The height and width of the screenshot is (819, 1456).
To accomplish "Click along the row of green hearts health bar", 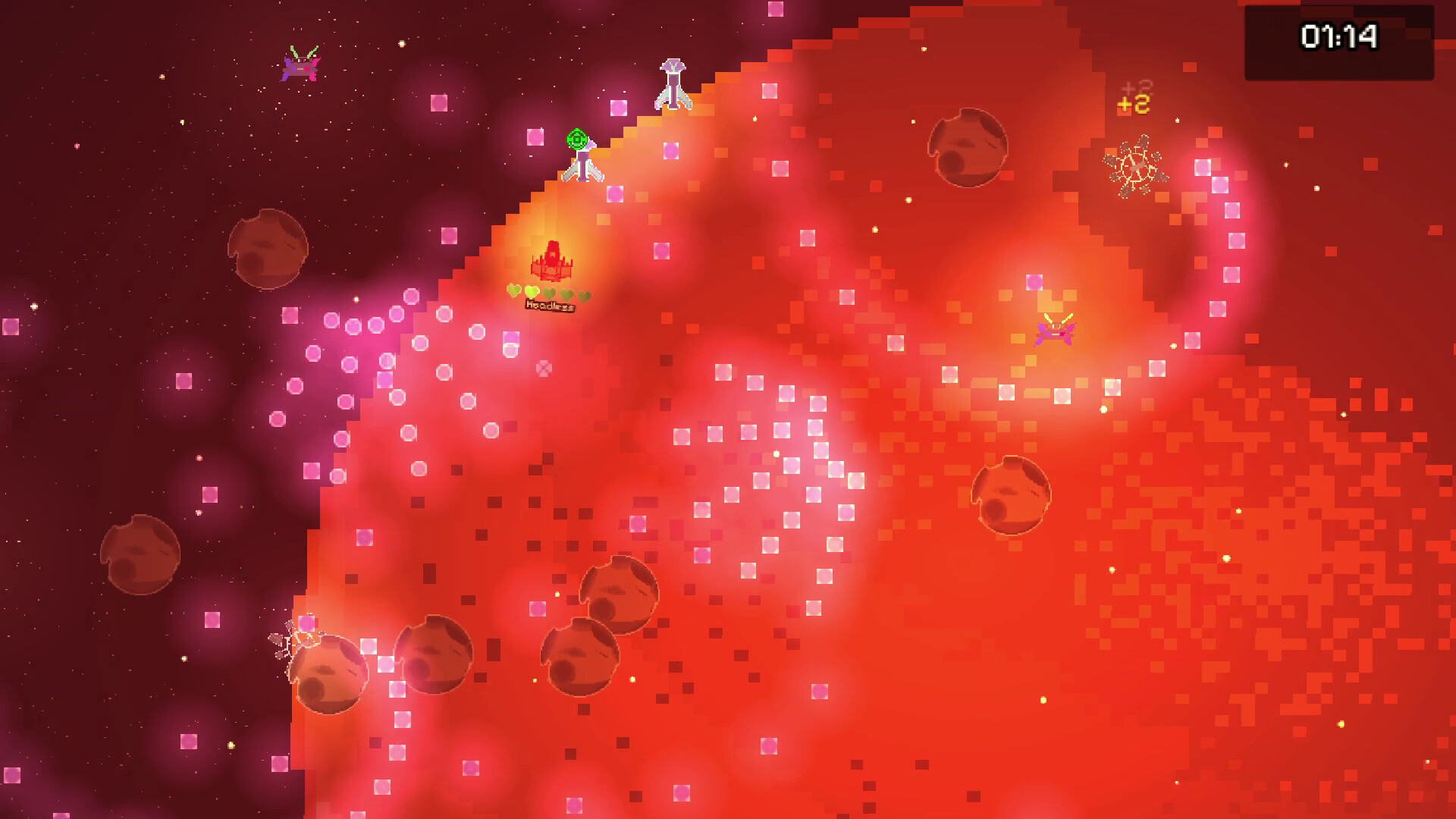I will pyautogui.click(x=550, y=293).
